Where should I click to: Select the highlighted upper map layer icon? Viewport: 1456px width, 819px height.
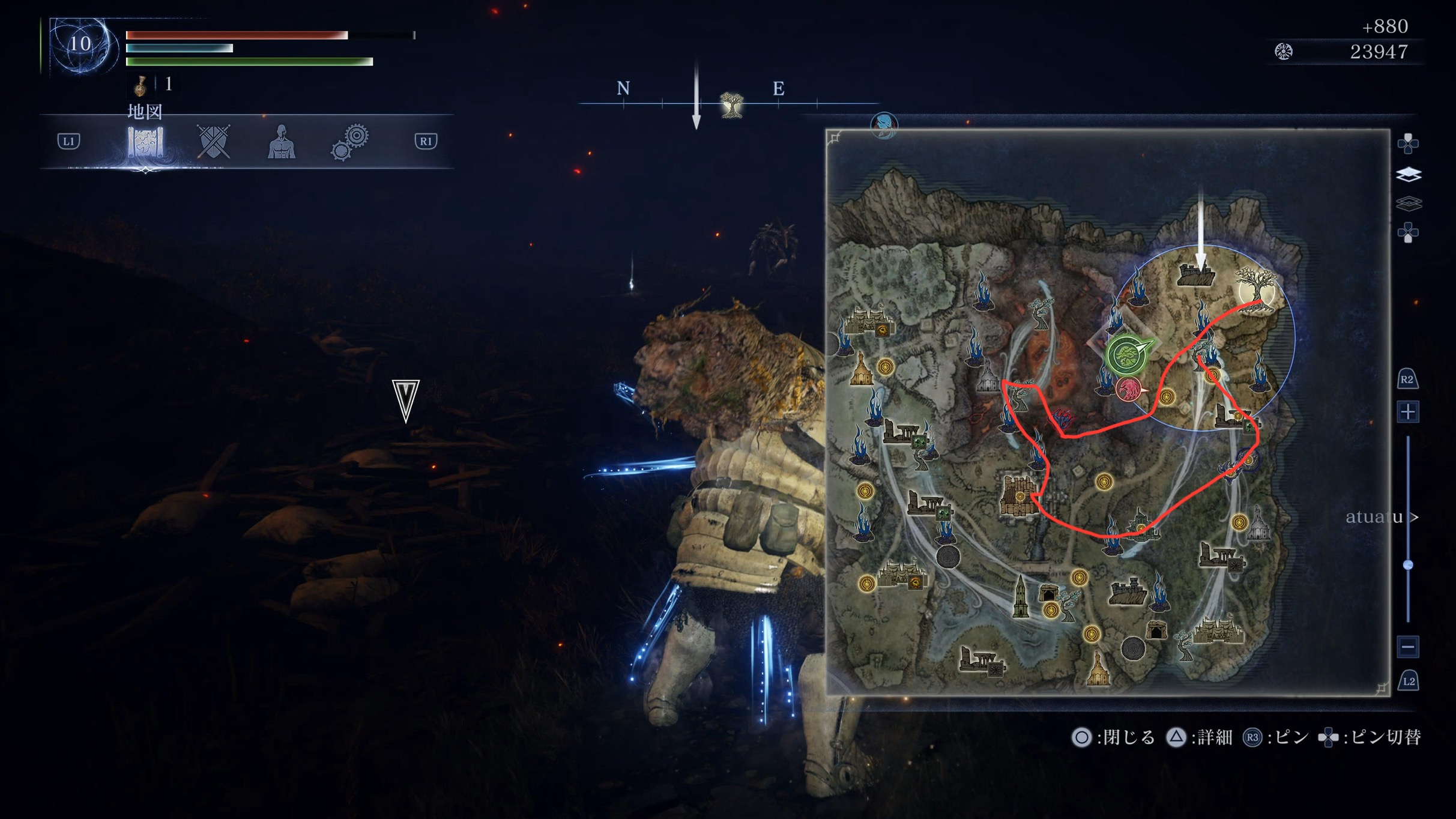click(x=1409, y=175)
